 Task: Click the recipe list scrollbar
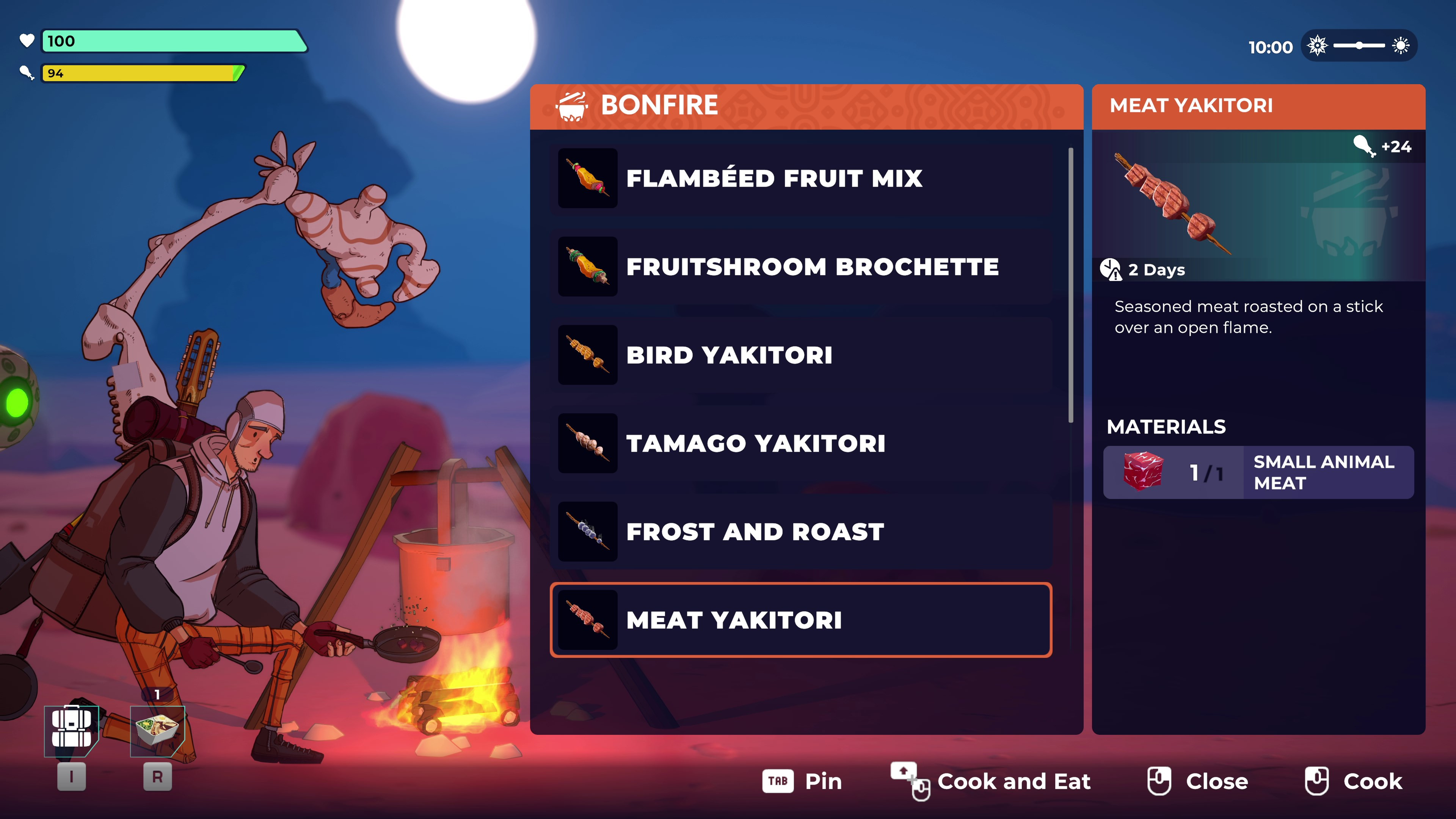pyautogui.click(x=1070, y=286)
